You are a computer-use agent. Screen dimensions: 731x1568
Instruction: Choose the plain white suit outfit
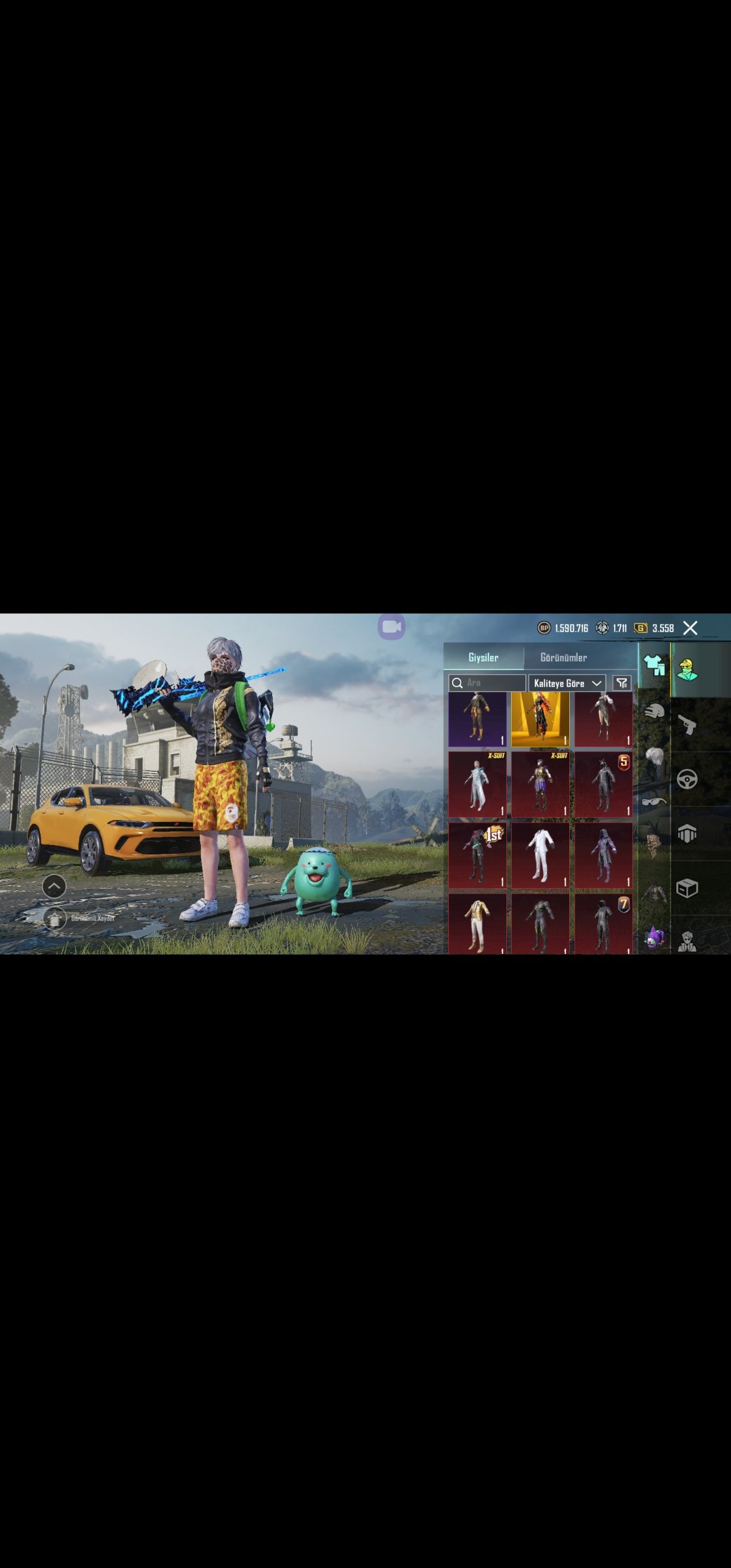(540, 855)
